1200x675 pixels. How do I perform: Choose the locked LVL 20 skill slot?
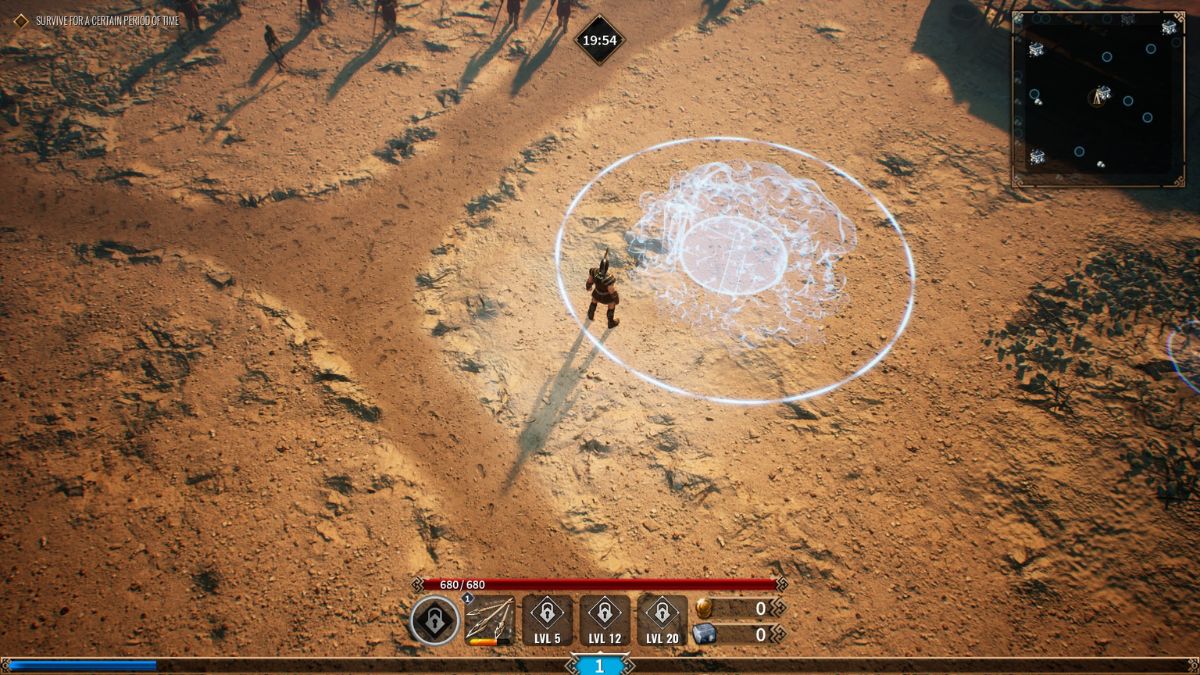coord(662,620)
